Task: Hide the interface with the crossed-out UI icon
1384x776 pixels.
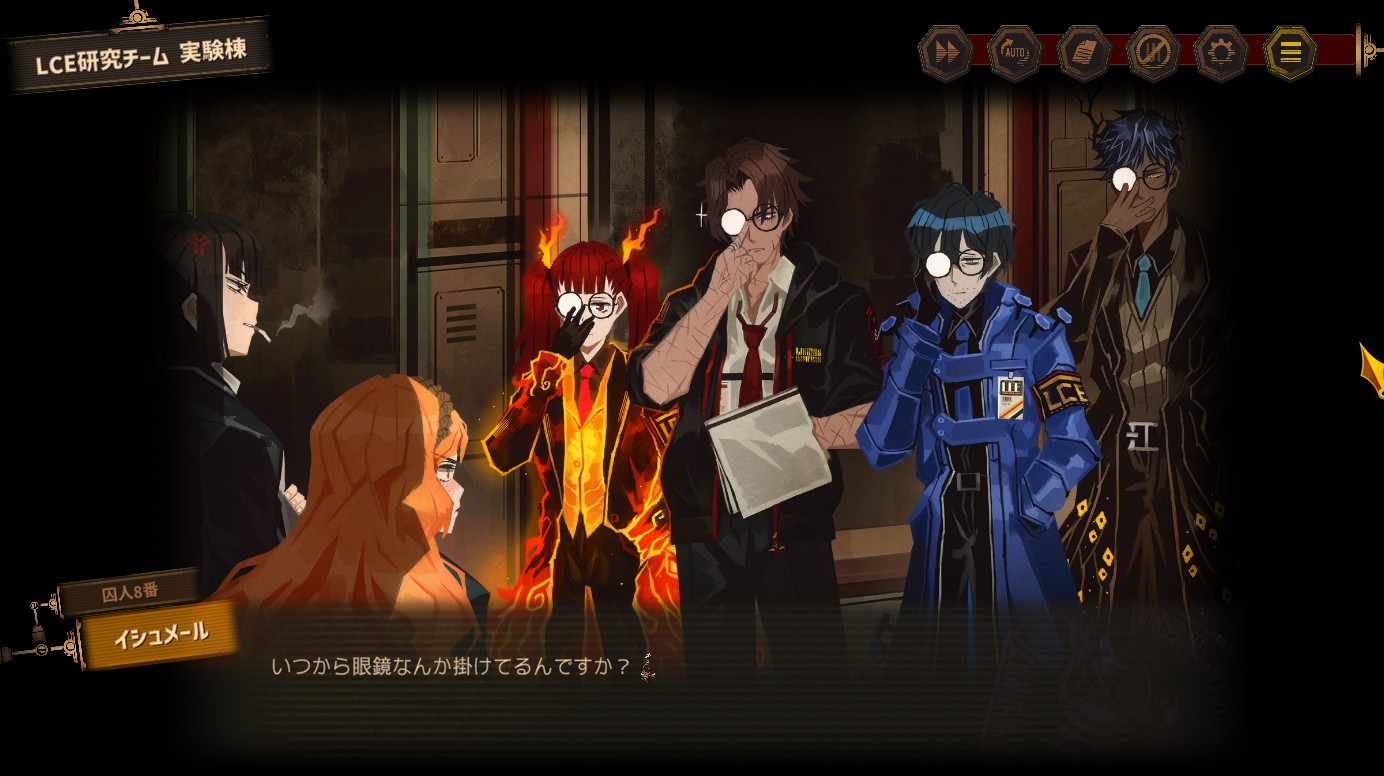Action: (x=1152, y=53)
